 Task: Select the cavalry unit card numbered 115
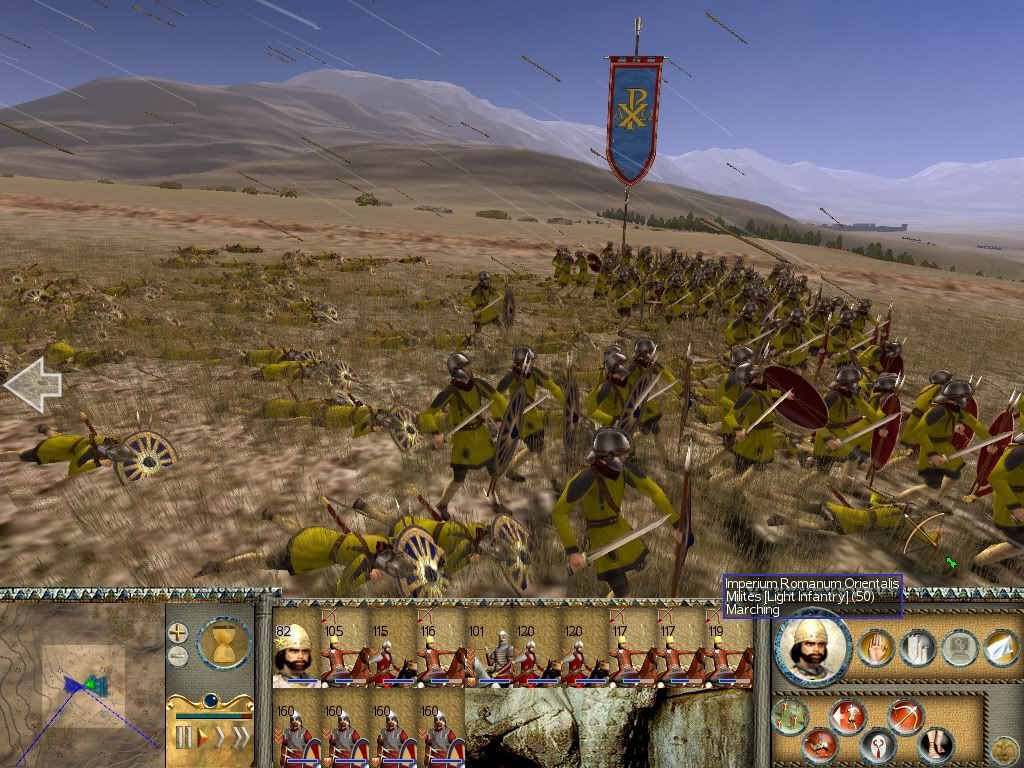click(389, 655)
